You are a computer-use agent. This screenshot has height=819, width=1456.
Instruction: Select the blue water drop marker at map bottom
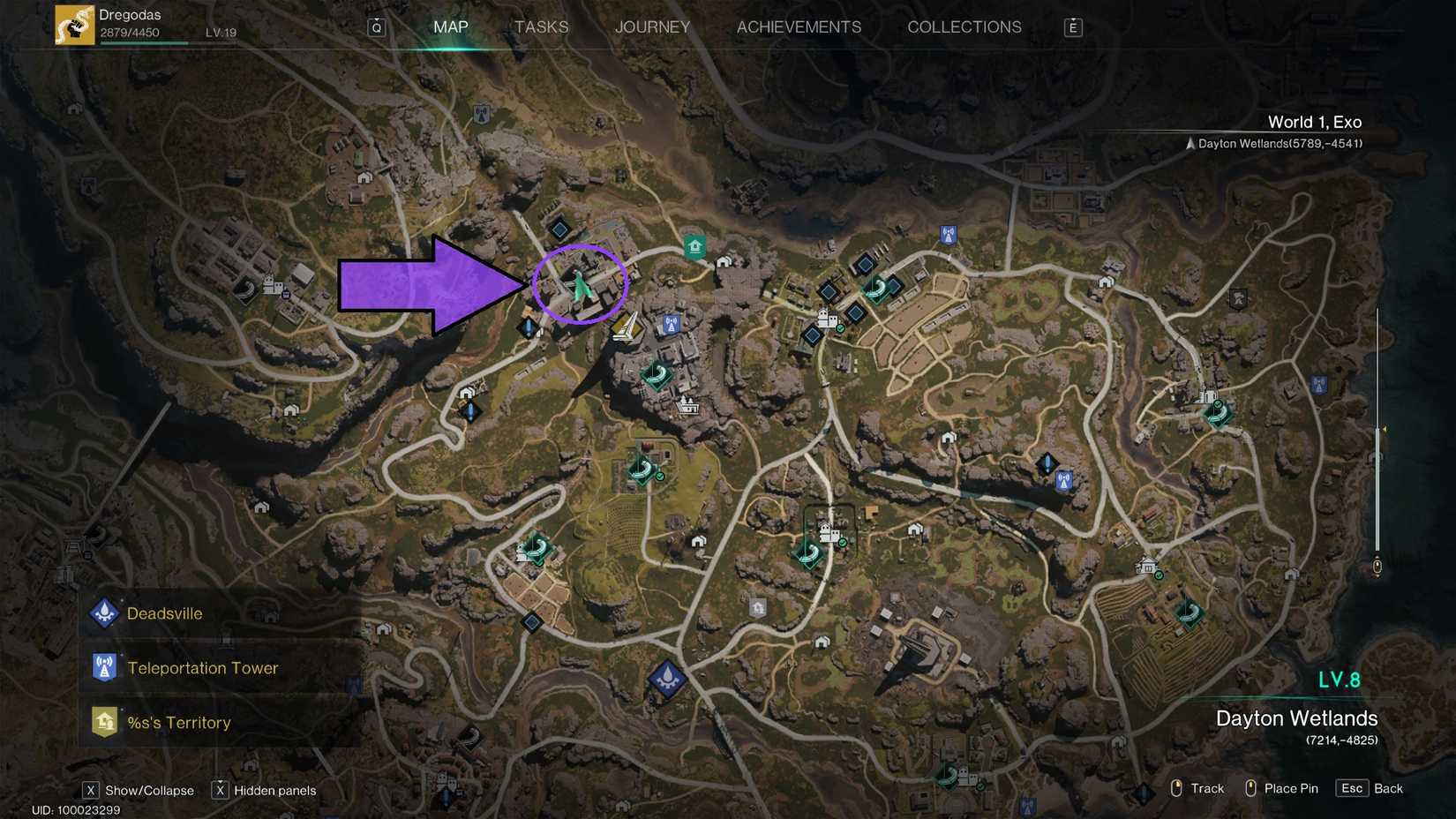click(x=668, y=678)
